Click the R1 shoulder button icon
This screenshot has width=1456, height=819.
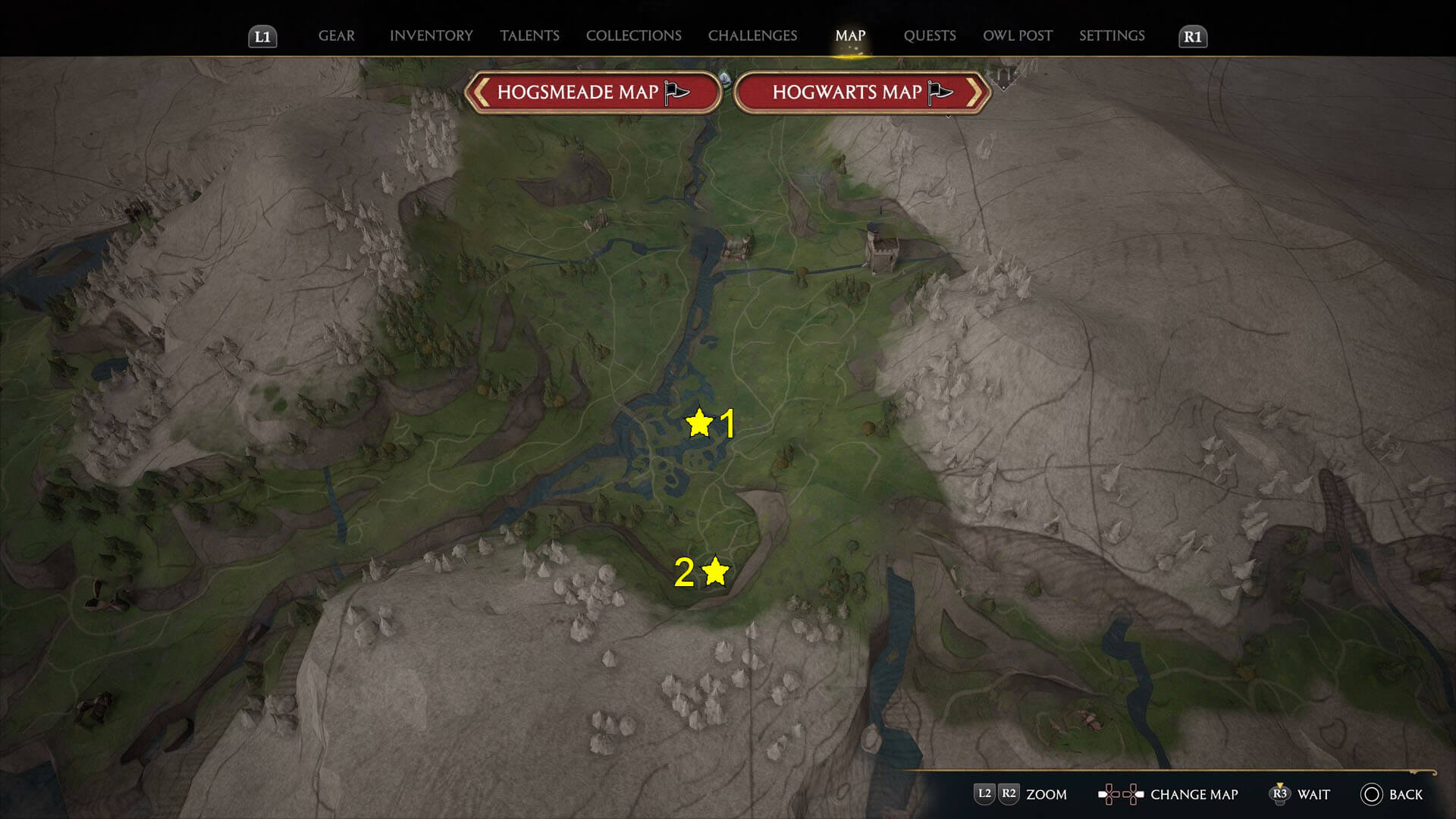[1192, 36]
